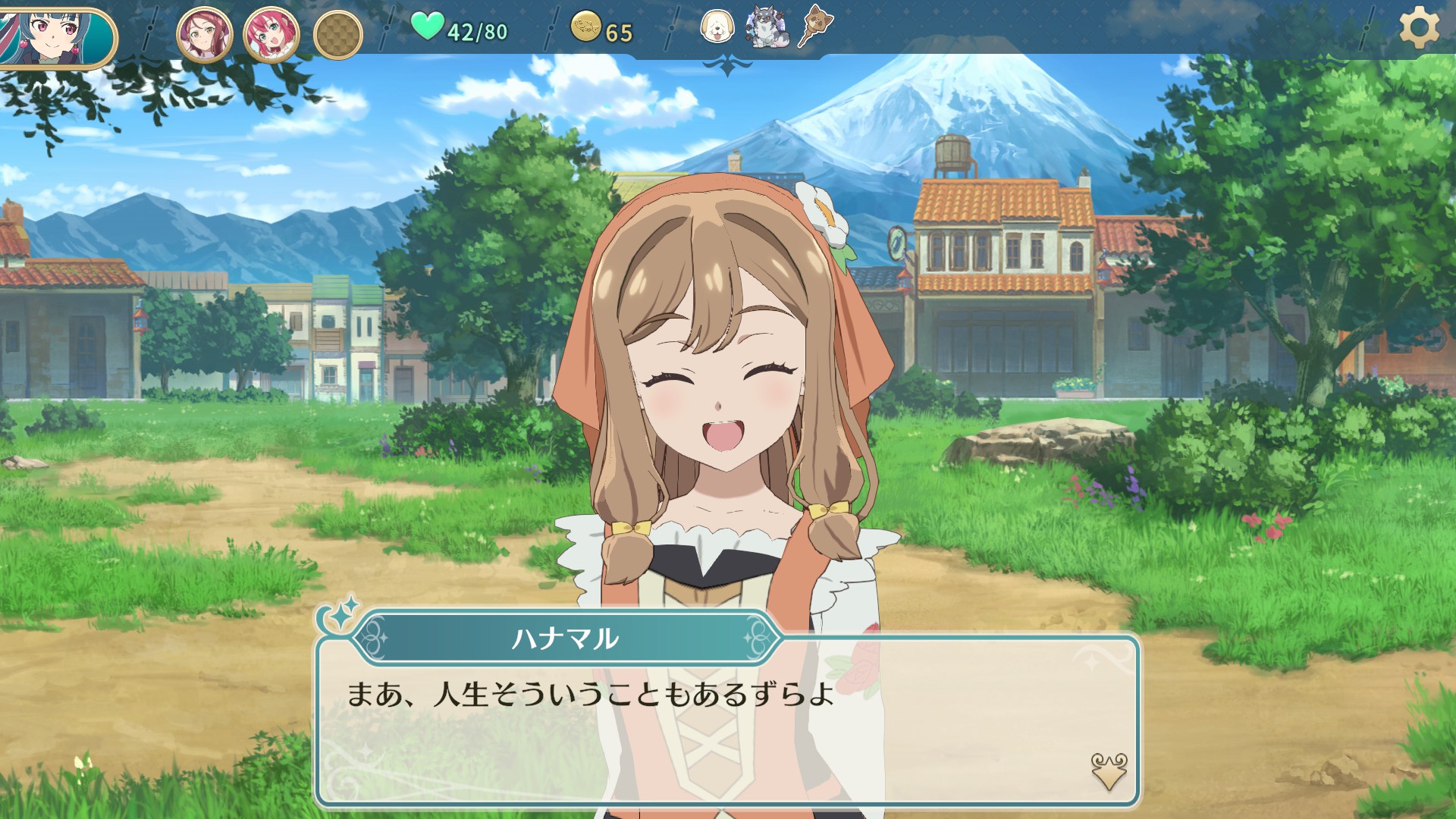Image resolution: width=1456 pixels, height=819 pixels.
Task: Inspect the white dog item icon
Action: click(717, 27)
